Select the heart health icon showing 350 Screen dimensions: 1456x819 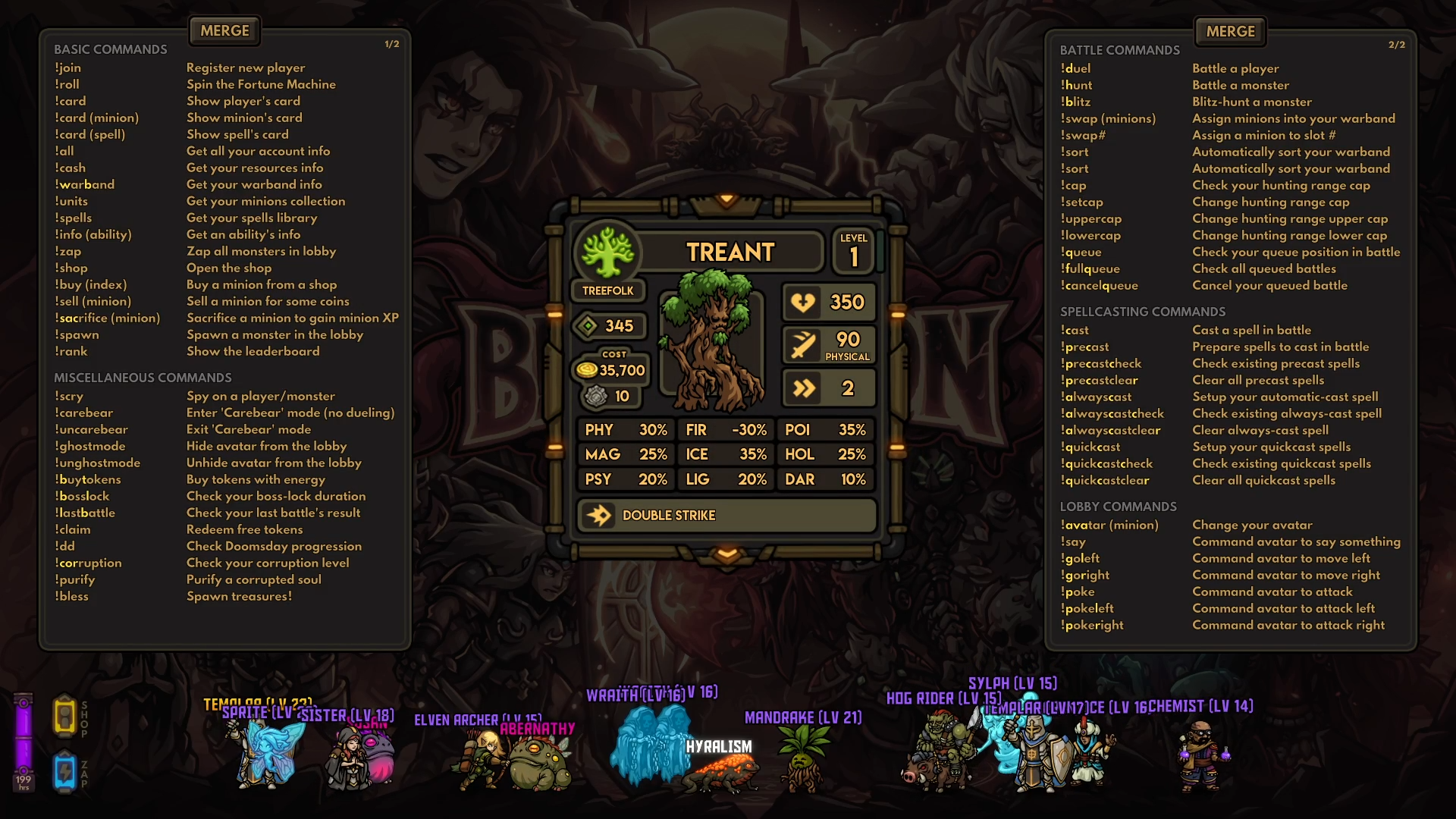(x=802, y=302)
